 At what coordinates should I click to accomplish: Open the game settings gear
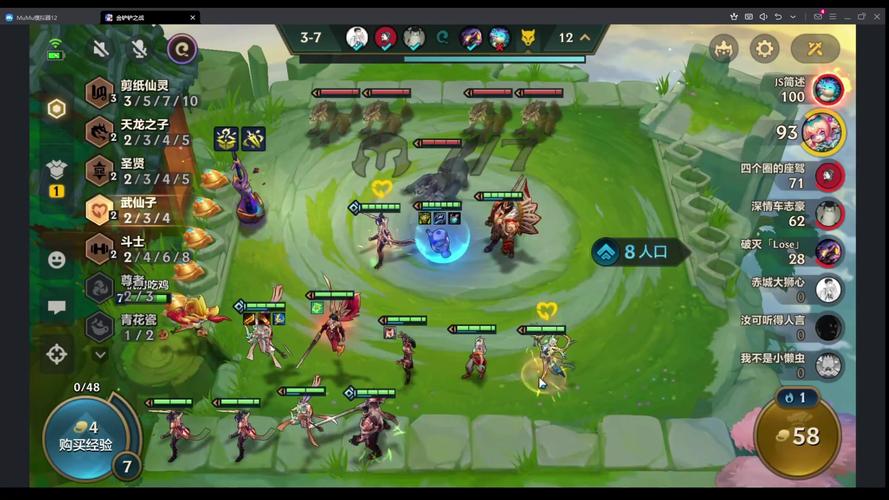764,48
